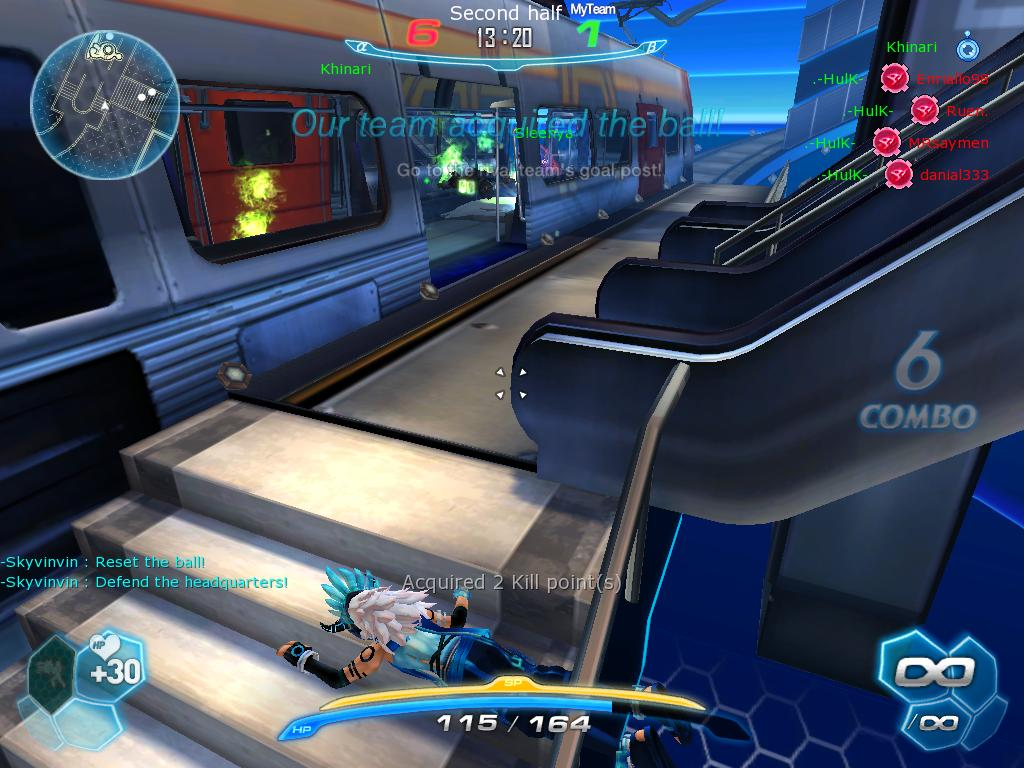
Task: Select the skill hexagon icon
Action: click(51, 670)
